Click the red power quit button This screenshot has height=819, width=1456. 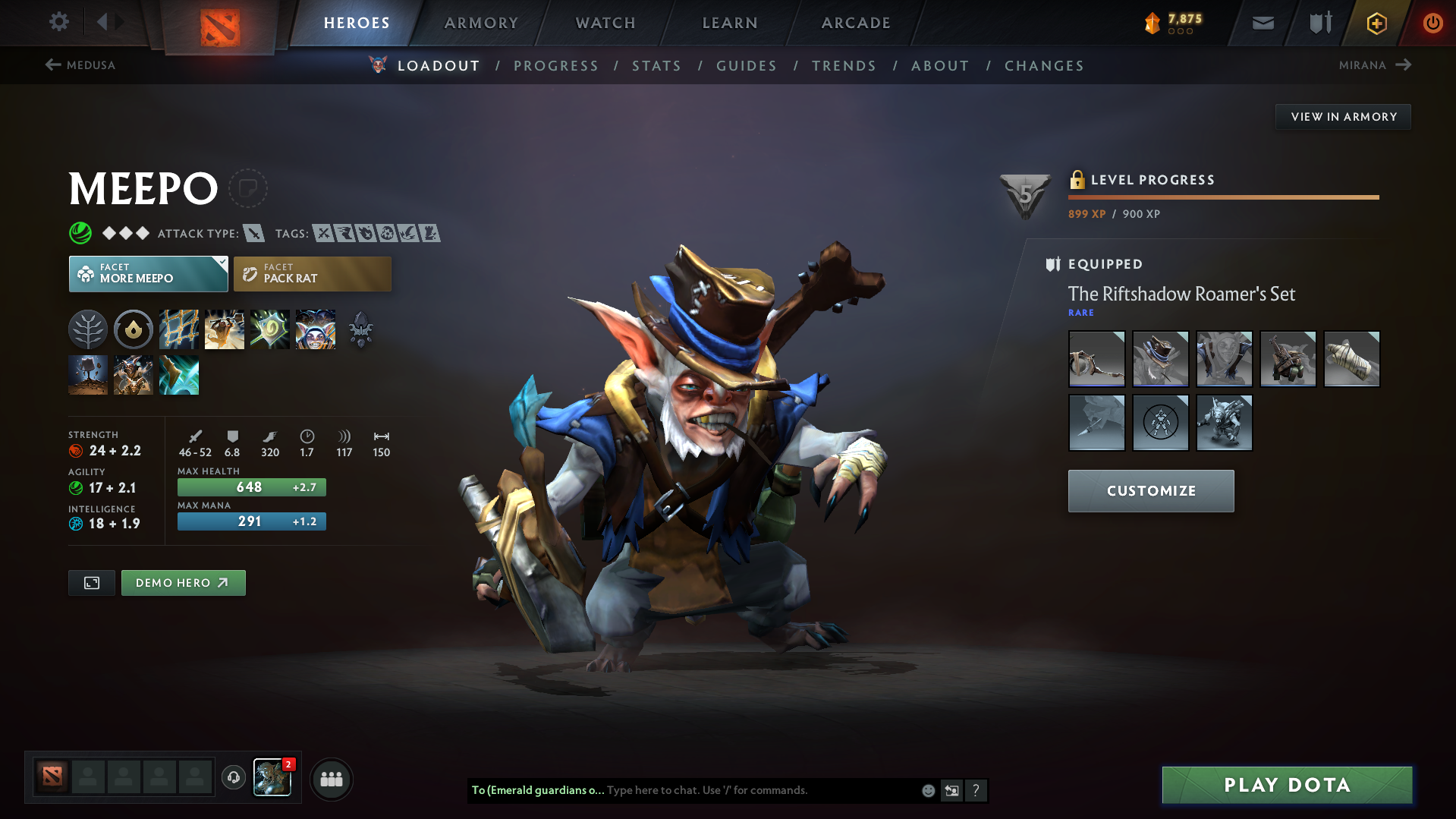[1432, 23]
